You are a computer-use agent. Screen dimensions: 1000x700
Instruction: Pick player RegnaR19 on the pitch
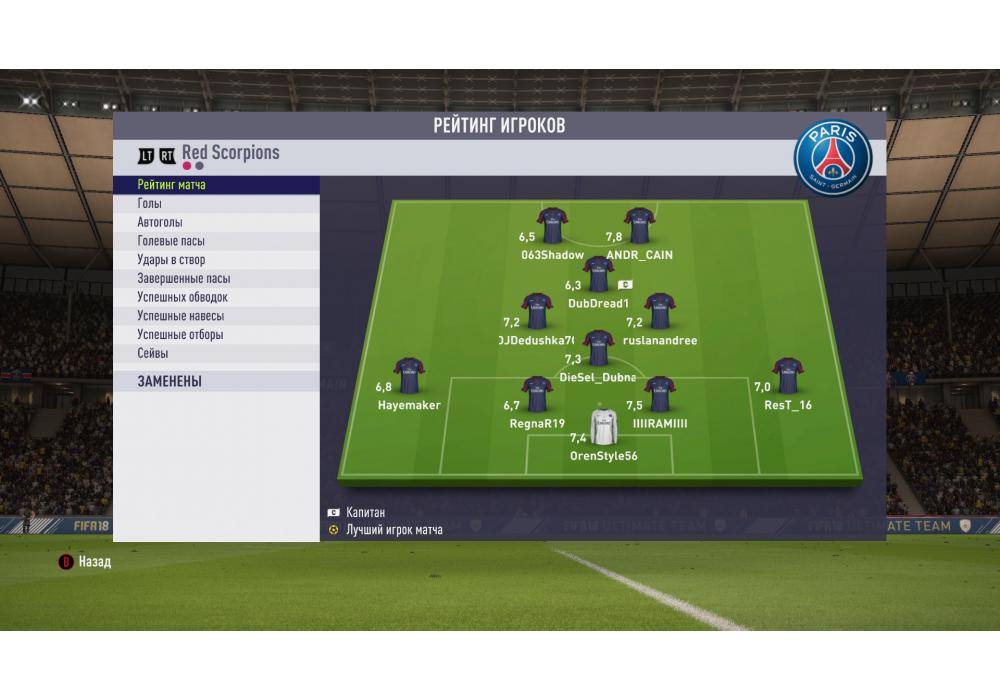(537, 394)
